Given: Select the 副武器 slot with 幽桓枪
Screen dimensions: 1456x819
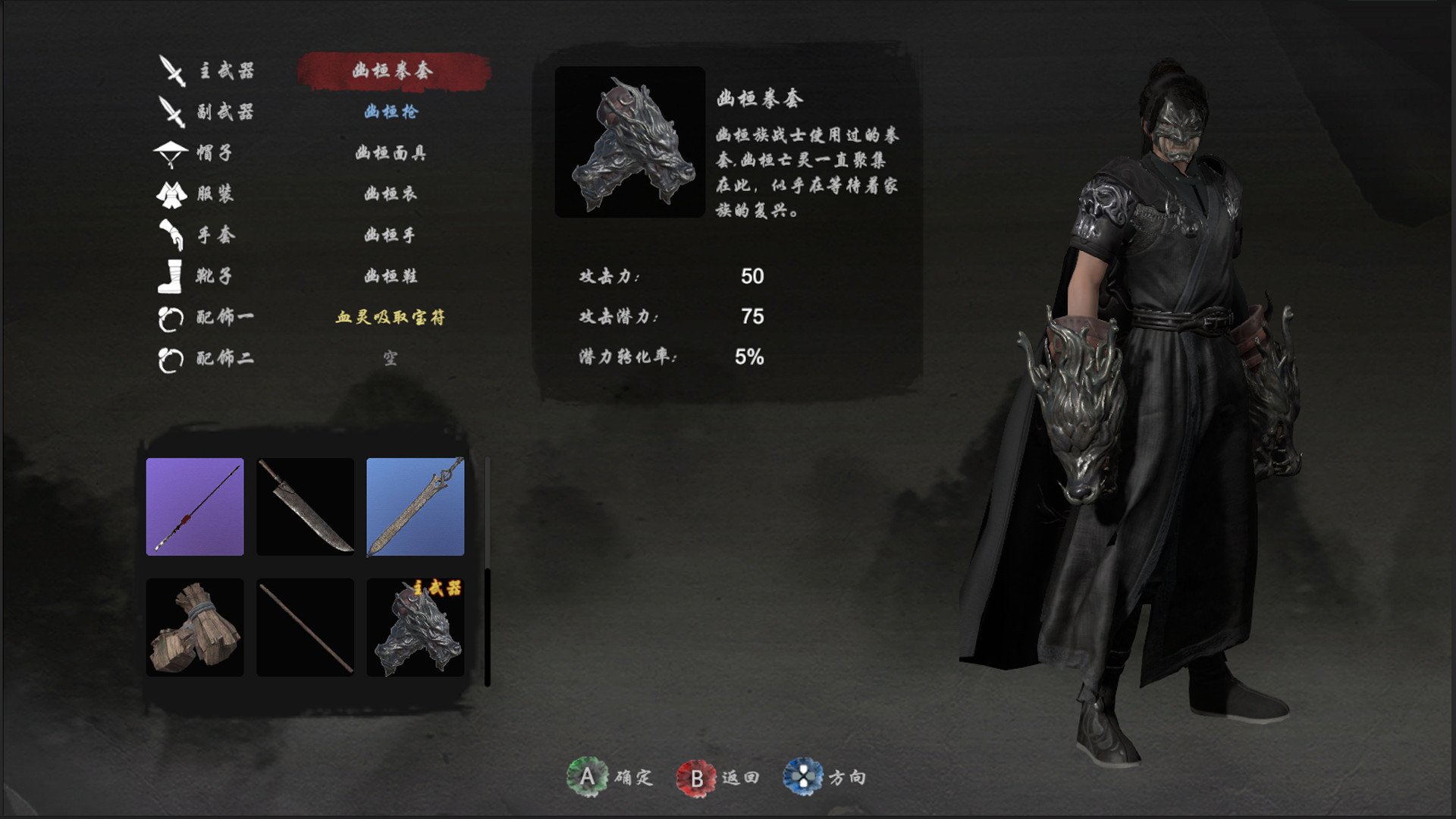Looking at the screenshot, I should coord(391,112).
